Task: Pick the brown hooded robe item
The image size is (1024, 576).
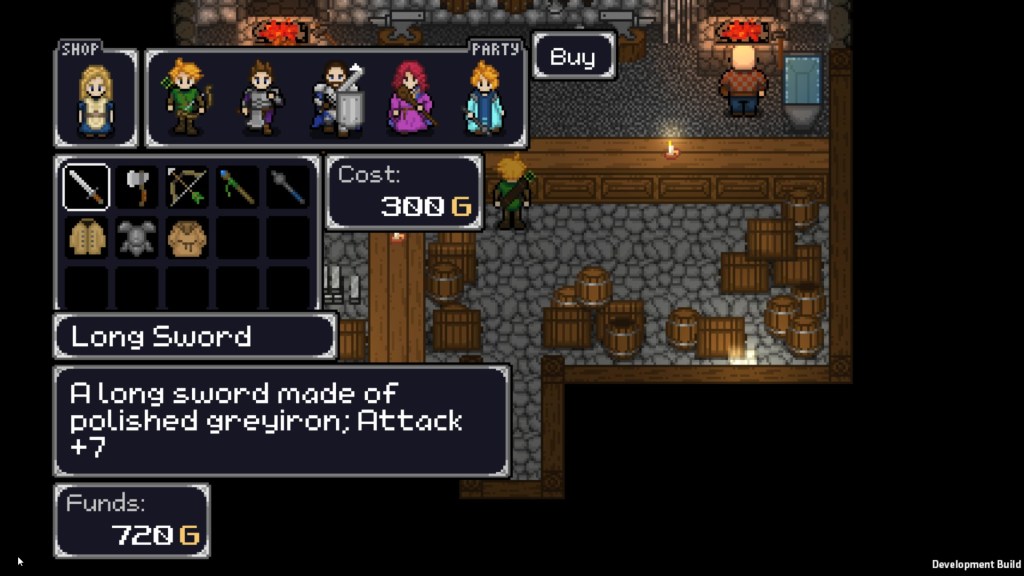Action: [x=187, y=237]
